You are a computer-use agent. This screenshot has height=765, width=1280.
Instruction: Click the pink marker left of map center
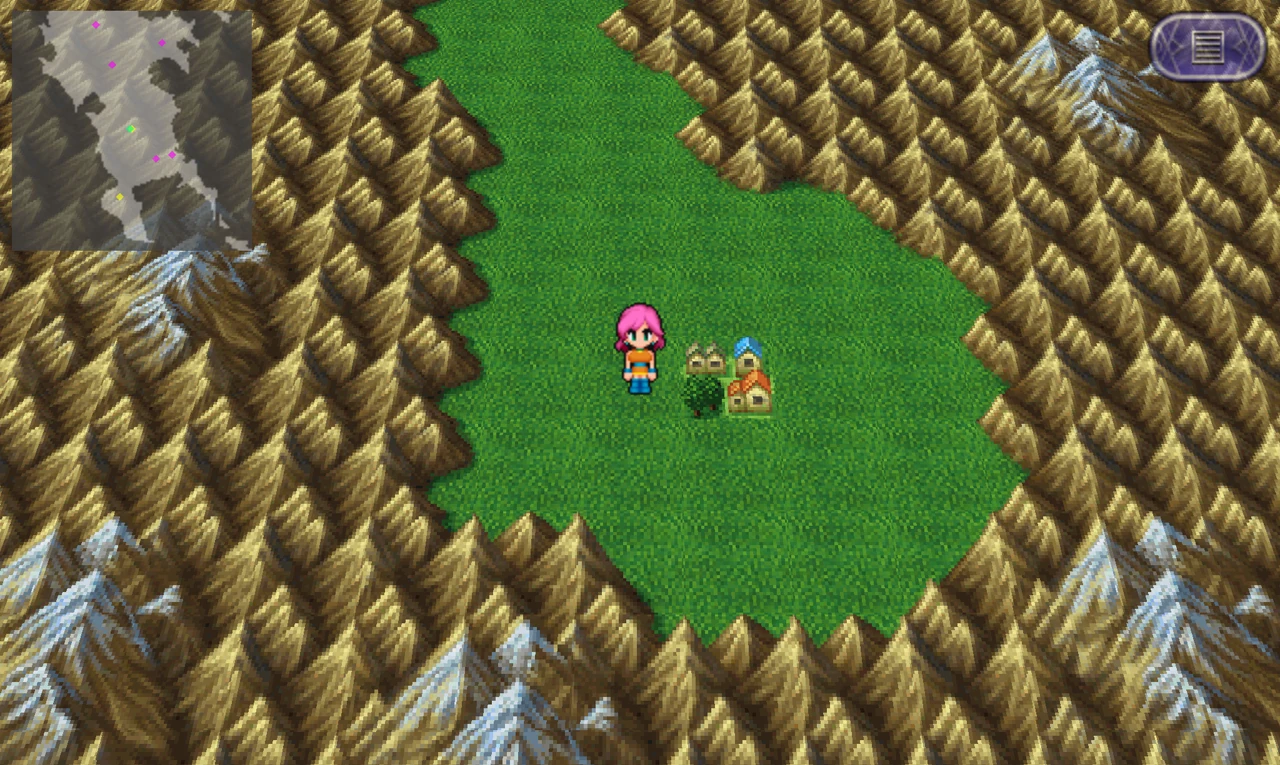(x=112, y=65)
